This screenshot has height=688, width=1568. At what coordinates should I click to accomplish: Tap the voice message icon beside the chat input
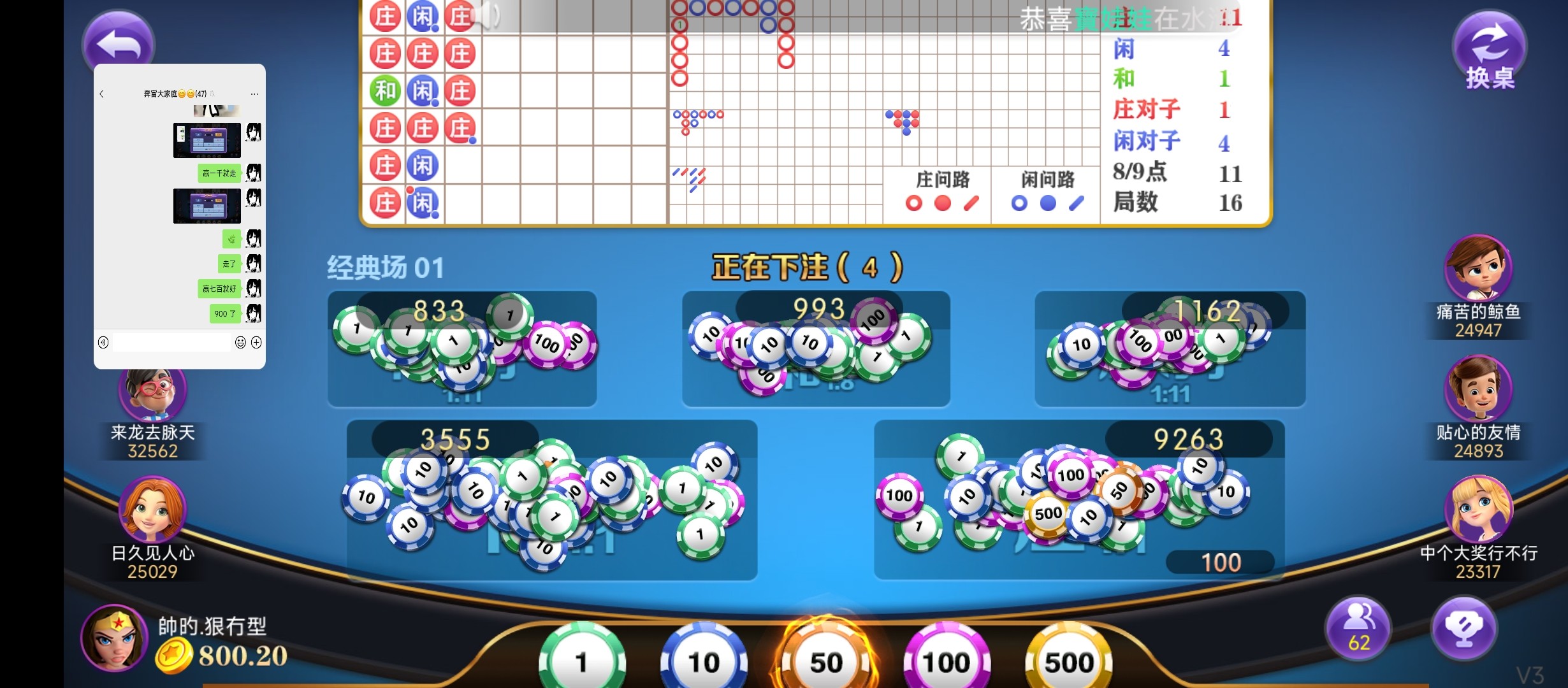point(104,342)
